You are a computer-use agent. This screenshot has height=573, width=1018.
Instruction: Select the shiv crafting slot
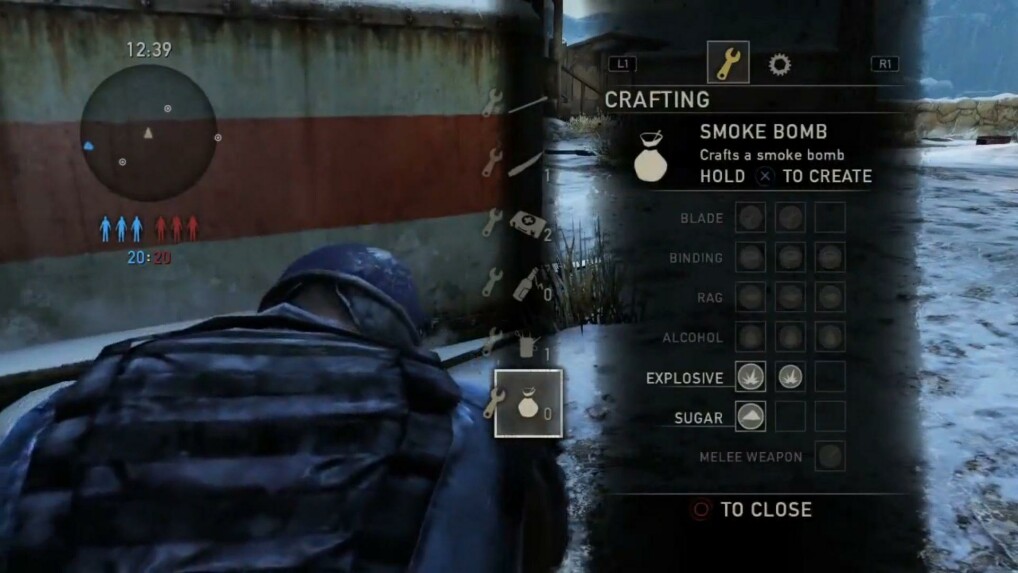(x=526, y=162)
